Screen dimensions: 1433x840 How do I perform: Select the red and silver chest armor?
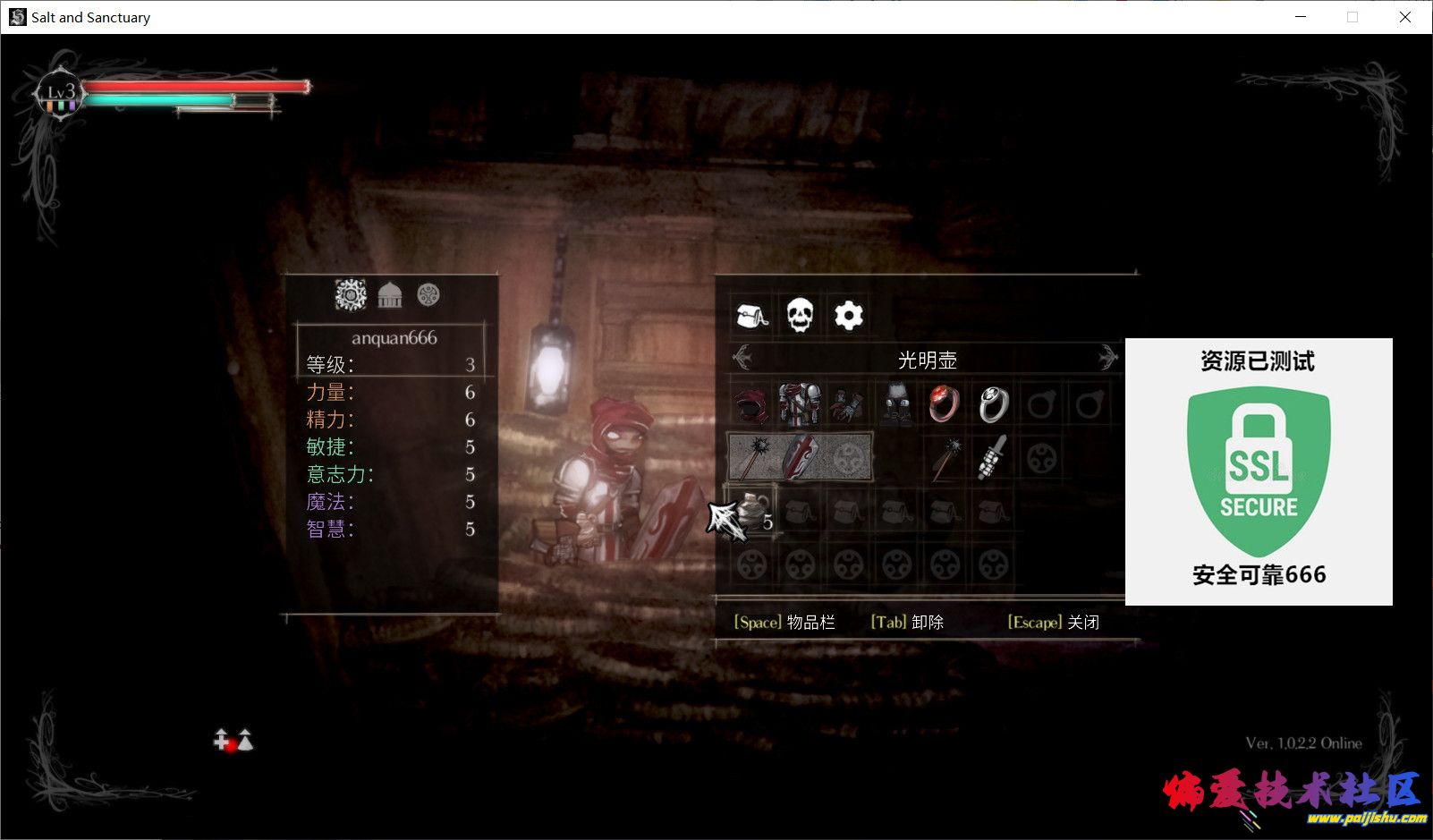(x=799, y=405)
